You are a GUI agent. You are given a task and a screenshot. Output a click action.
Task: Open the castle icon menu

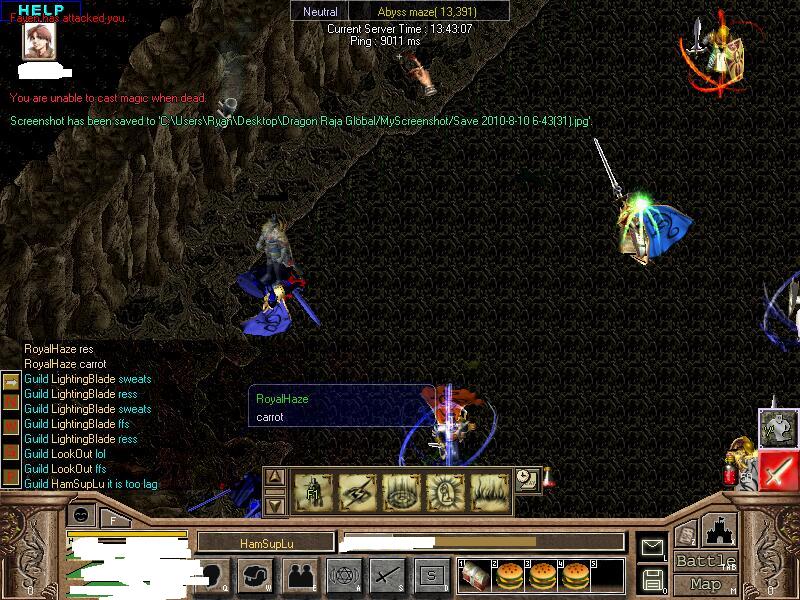click(x=719, y=530)
